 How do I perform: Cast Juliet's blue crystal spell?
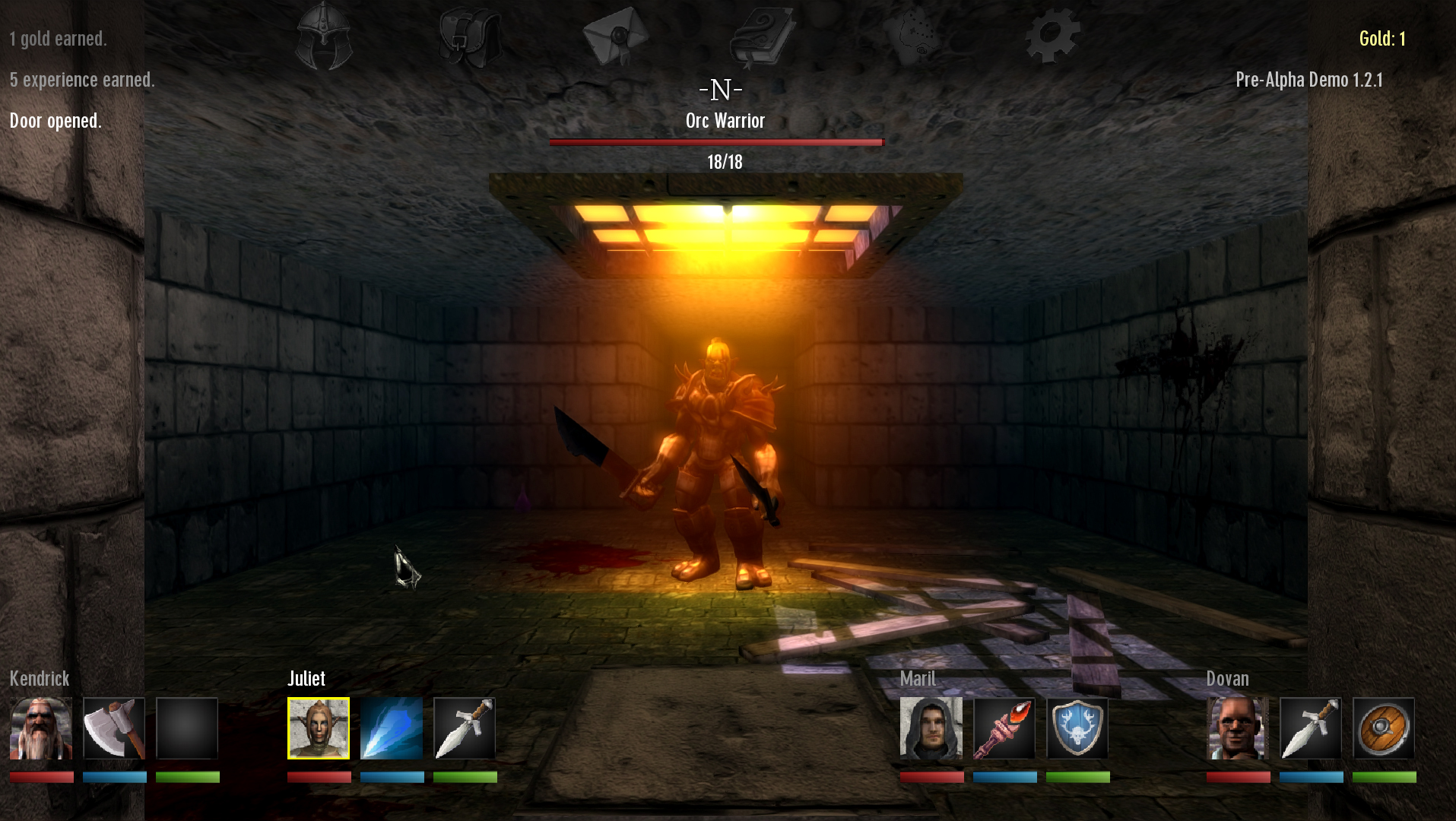coord(392,728)
